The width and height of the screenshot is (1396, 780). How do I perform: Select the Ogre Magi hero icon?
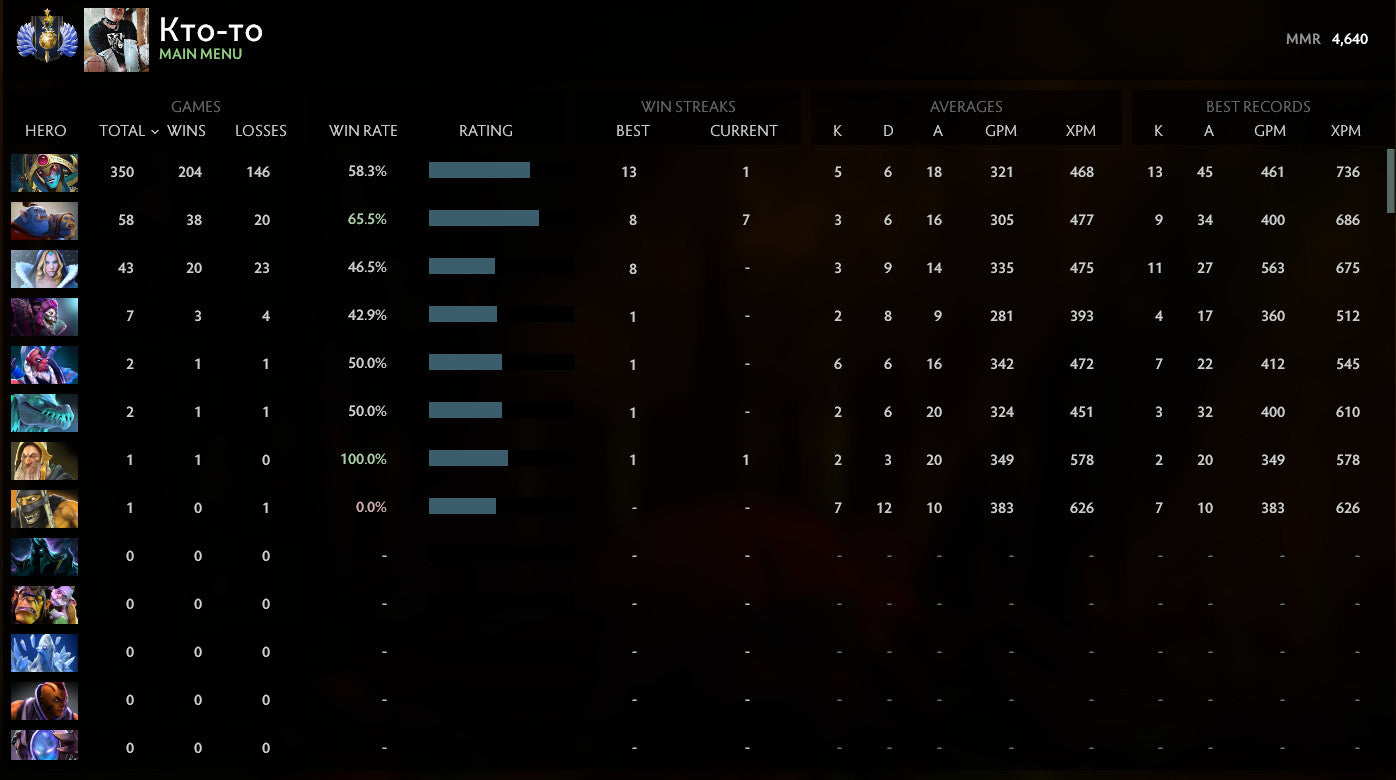(44, 220)
